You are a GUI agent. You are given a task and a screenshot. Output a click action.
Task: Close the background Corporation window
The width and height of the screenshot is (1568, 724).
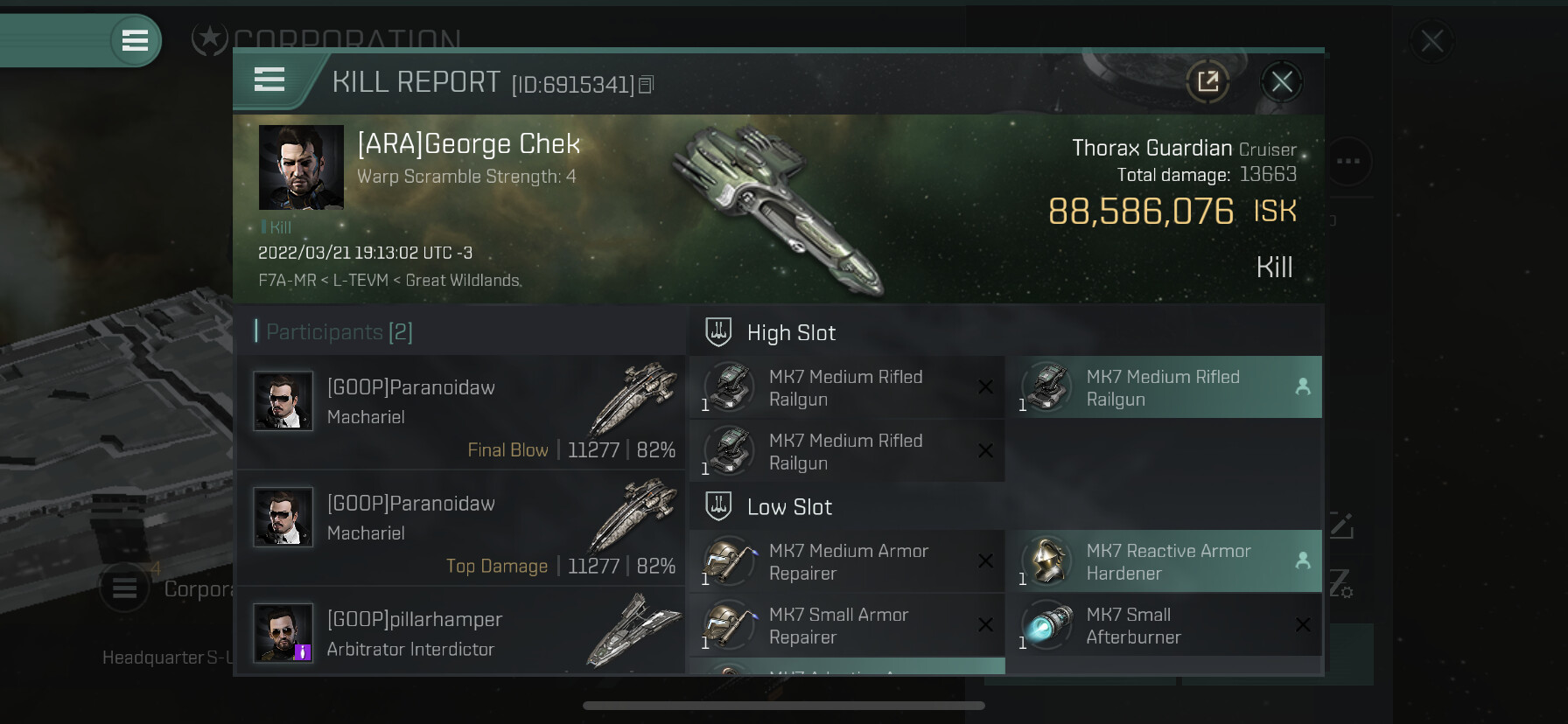tap(1431, 41)
